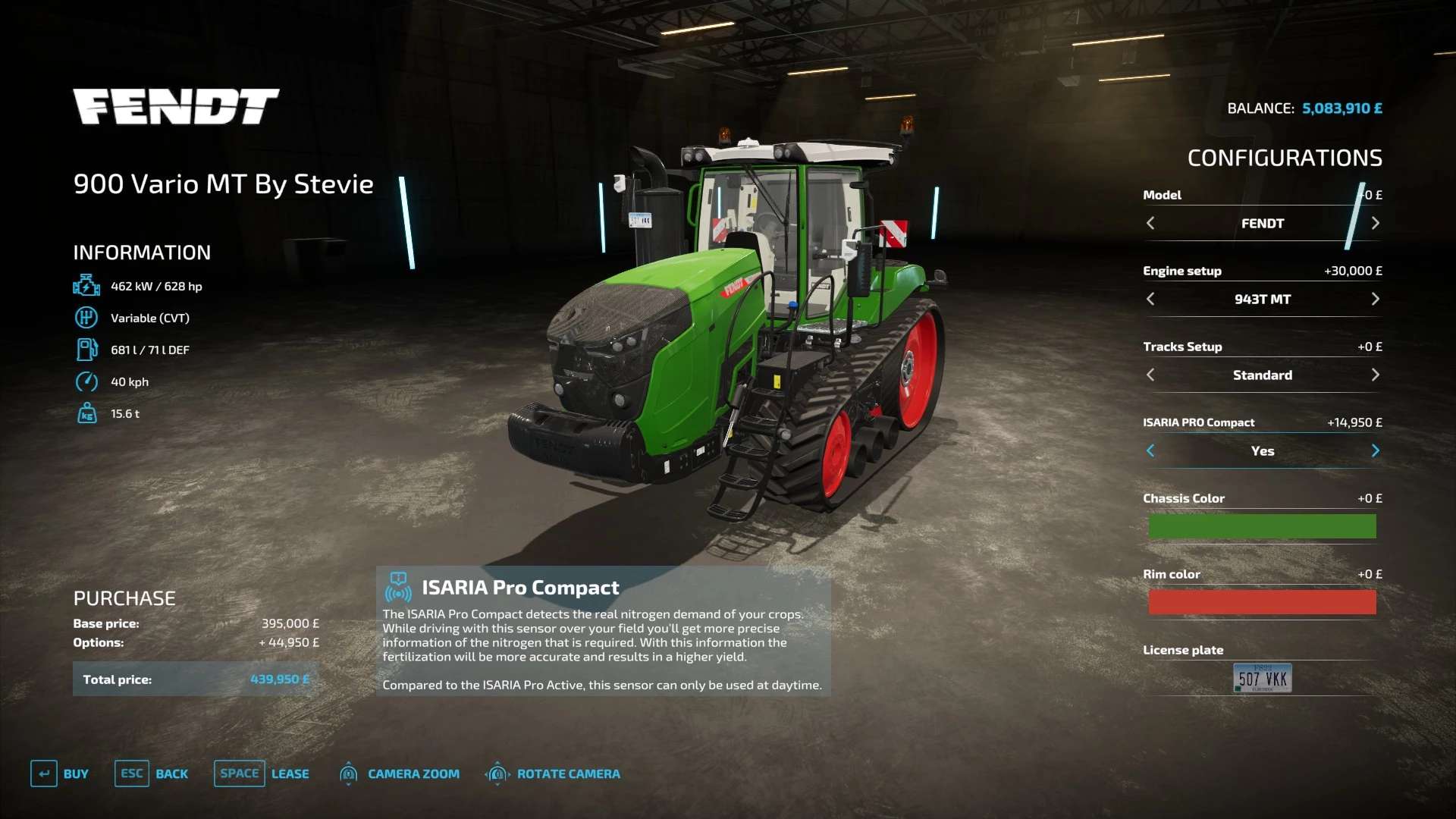Edit the 507 VKK license plate
Image resolution: width=1456 pixels, height=819 pixels.
(x=1262, y=678)
